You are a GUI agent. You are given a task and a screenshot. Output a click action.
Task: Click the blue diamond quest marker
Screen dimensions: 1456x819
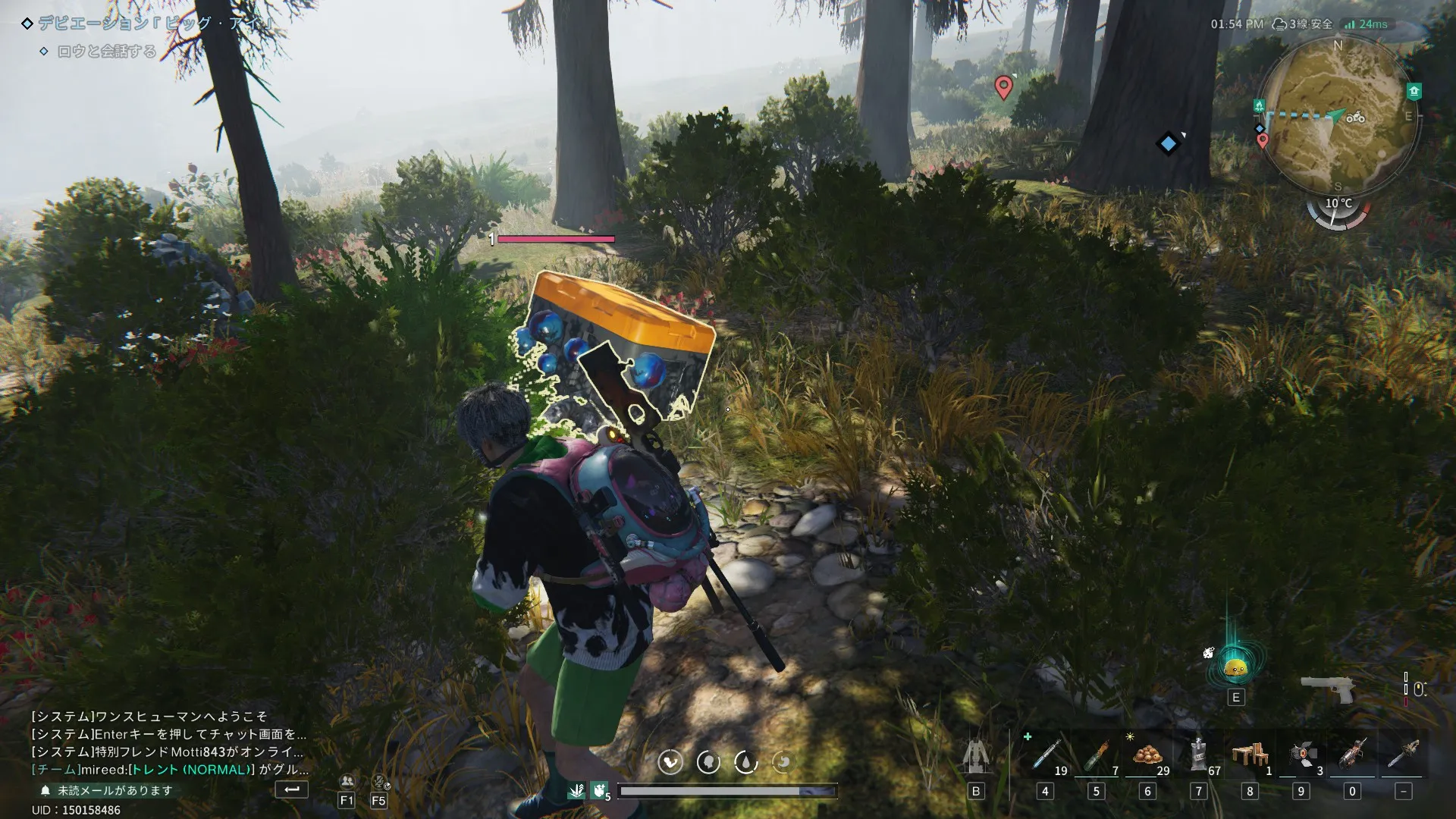(x=1168, y=143)
